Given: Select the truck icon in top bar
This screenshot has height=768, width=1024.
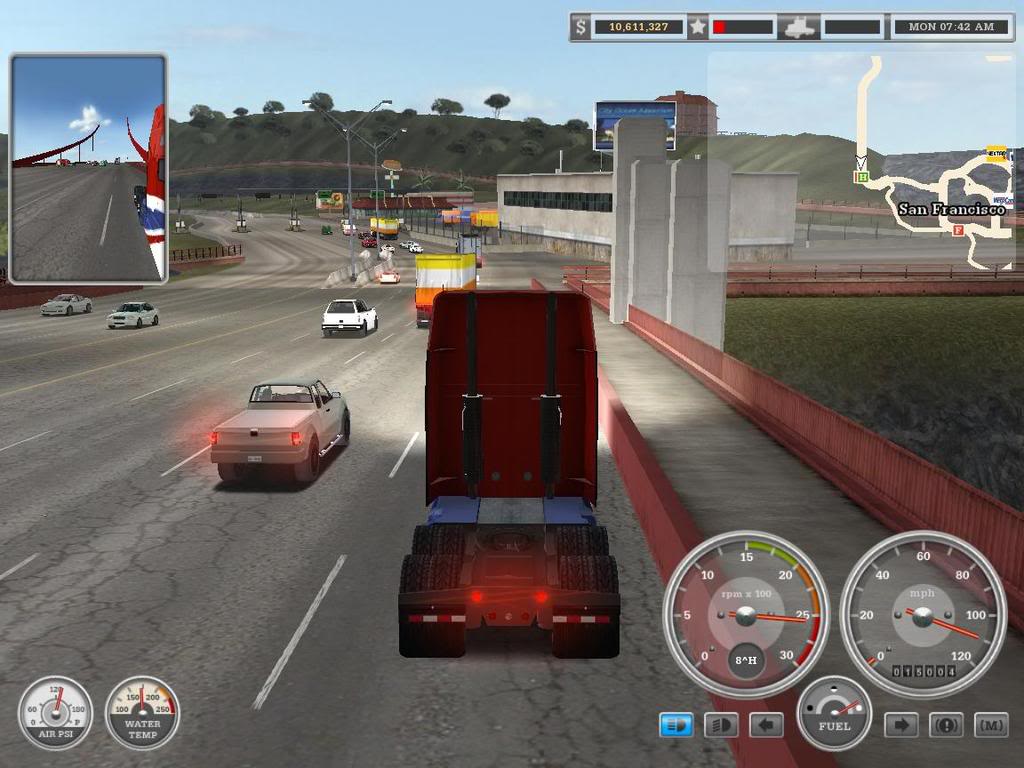Looking at the screenshot, I should point(800,27).
